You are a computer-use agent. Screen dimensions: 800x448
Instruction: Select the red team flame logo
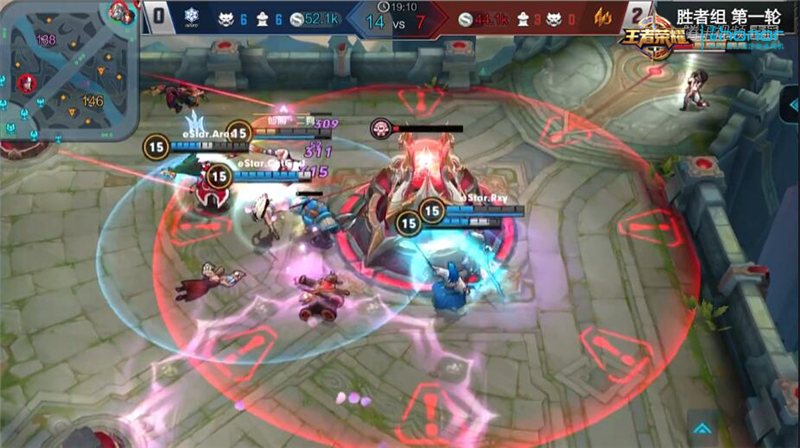point(602,17)
